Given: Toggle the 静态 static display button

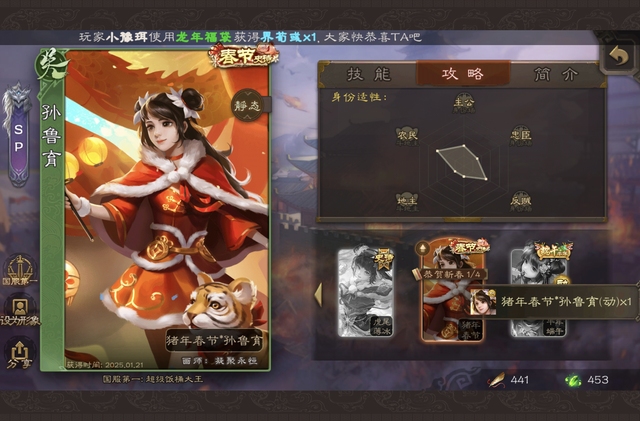Looking at the screenshot, I should (247, 102).
